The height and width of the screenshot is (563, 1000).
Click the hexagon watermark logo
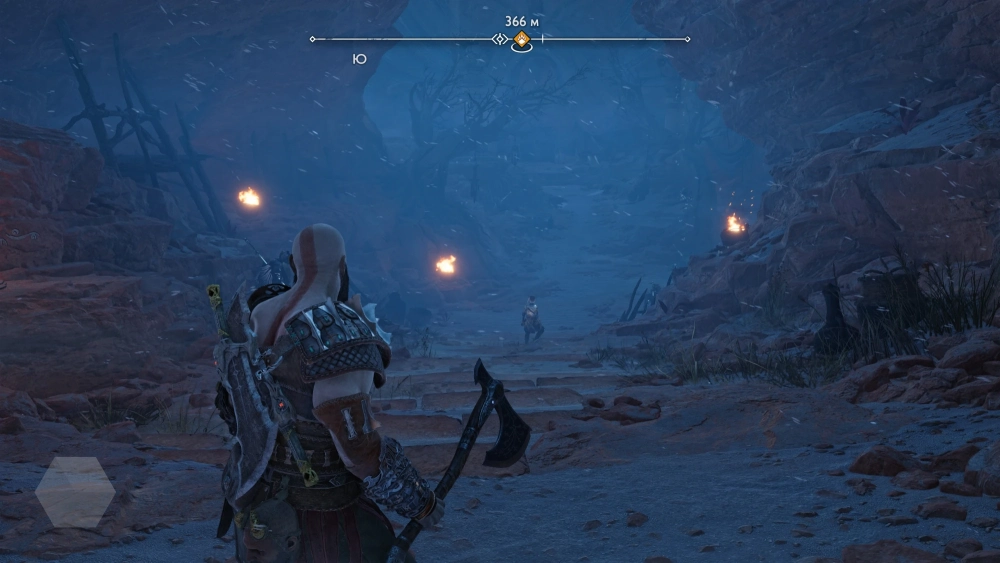(x=75, y=492)
